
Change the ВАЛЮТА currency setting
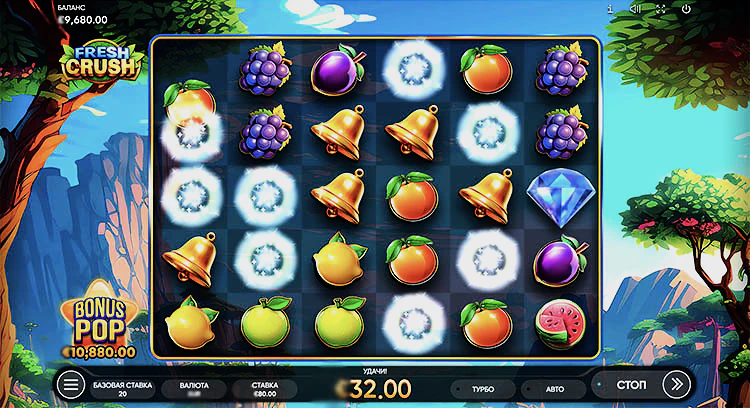click(x=194, y=389)
